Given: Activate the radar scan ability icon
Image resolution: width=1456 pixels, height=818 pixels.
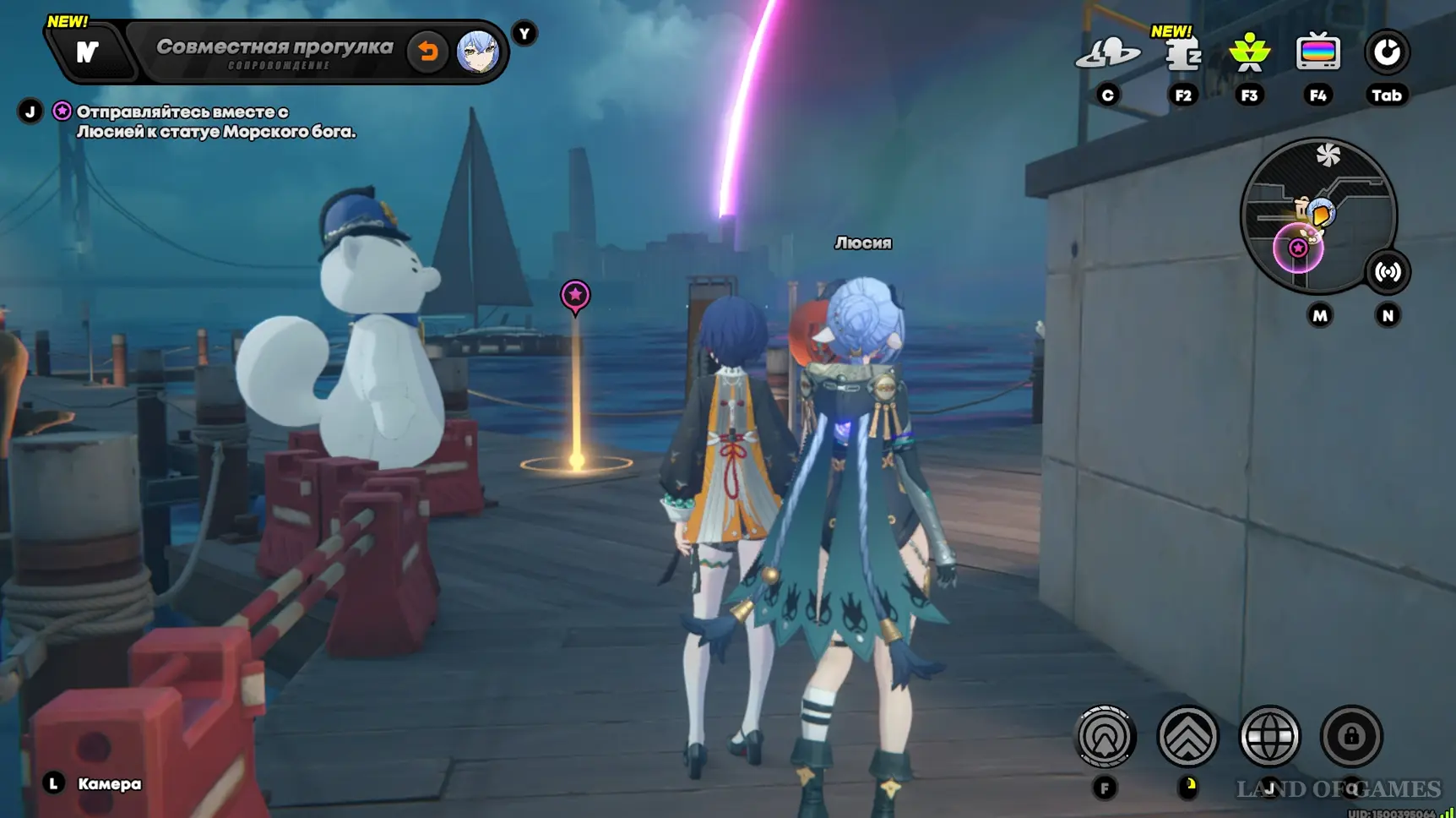Looking at the screenshot, I should (x=1105, y=737).
